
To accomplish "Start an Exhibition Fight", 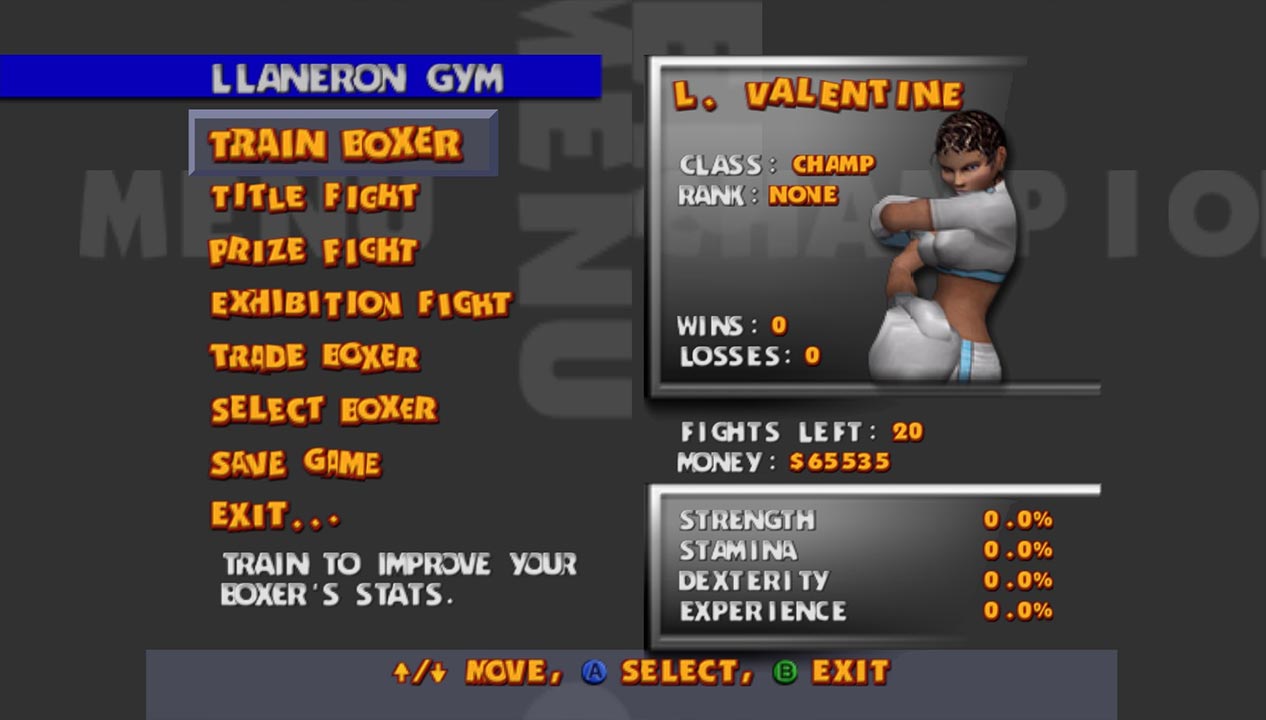I will [361, 303].
